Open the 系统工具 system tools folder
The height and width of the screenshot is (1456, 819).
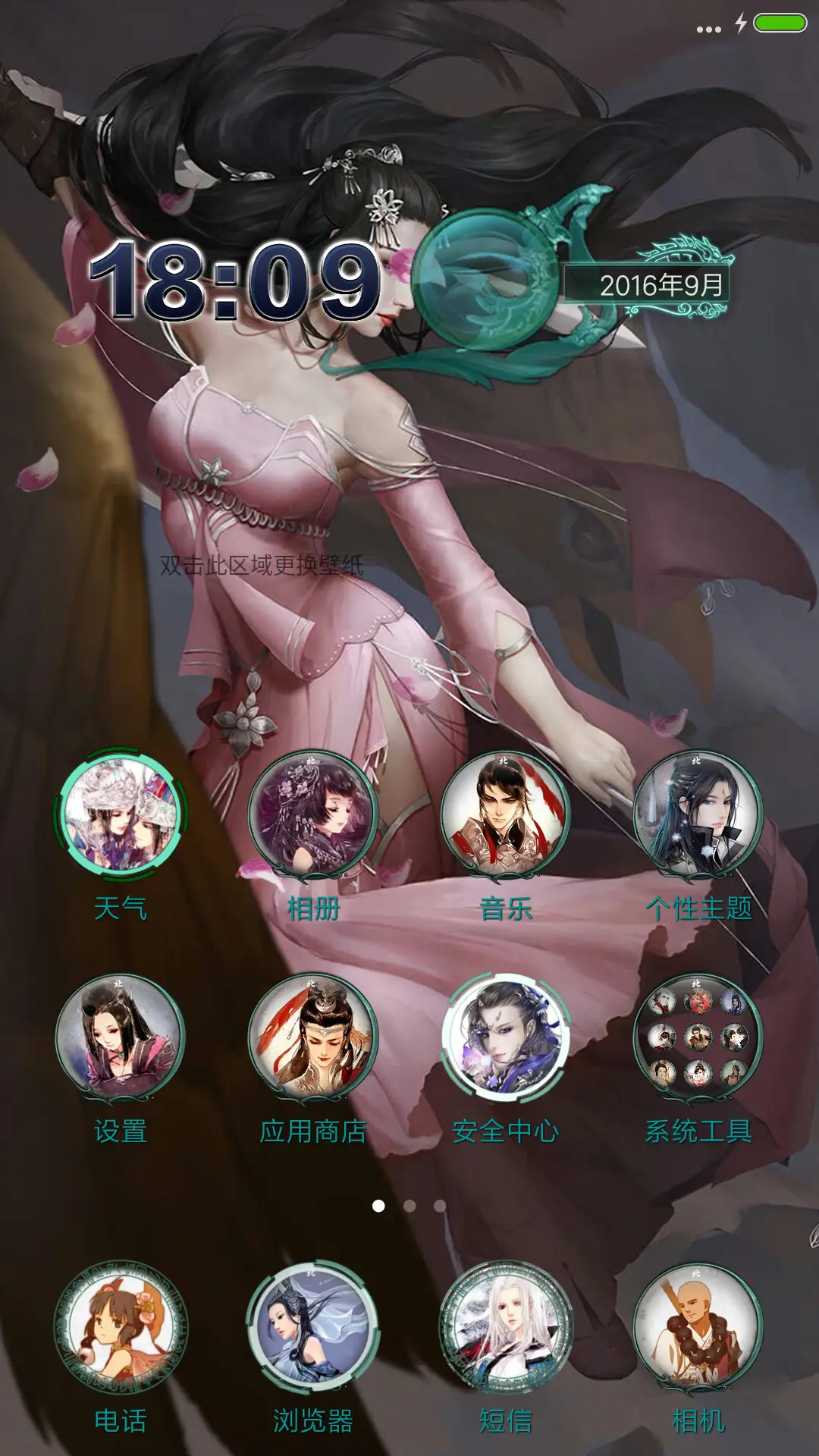pyautogui.click(x=698, y=1039)
